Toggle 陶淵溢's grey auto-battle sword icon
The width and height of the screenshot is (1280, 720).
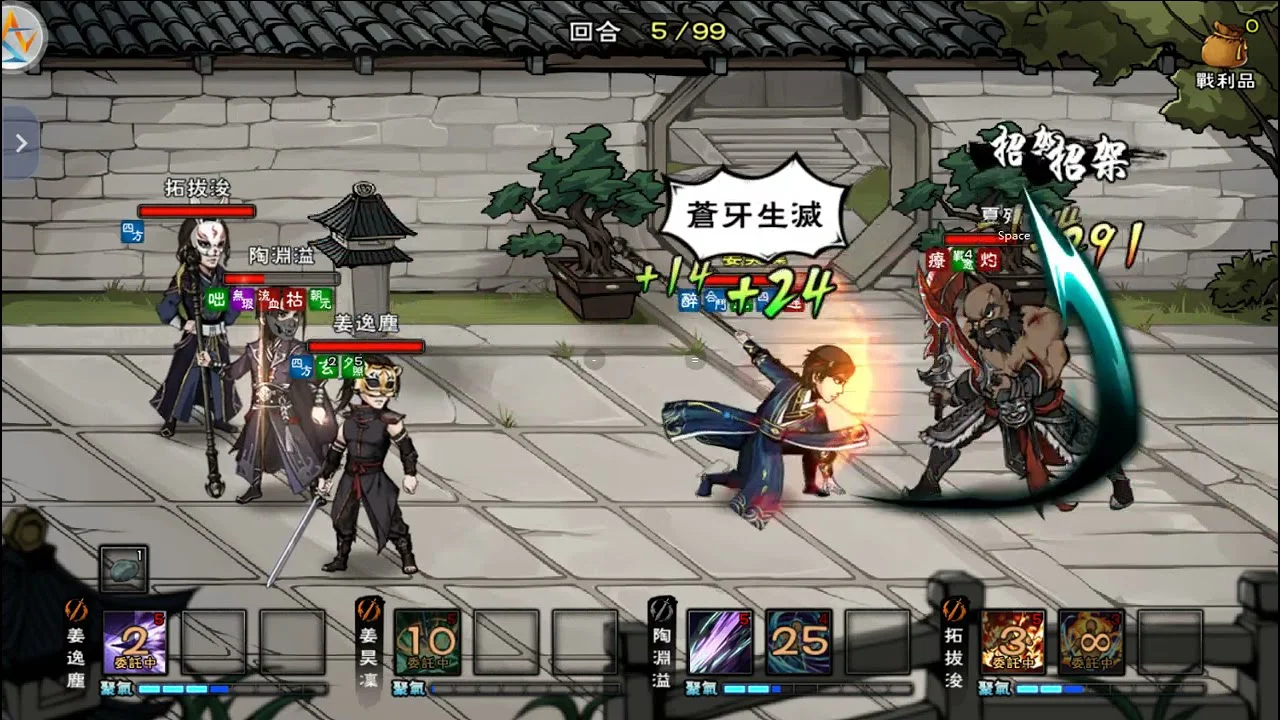pyautogui.click(x=661, y=609)
